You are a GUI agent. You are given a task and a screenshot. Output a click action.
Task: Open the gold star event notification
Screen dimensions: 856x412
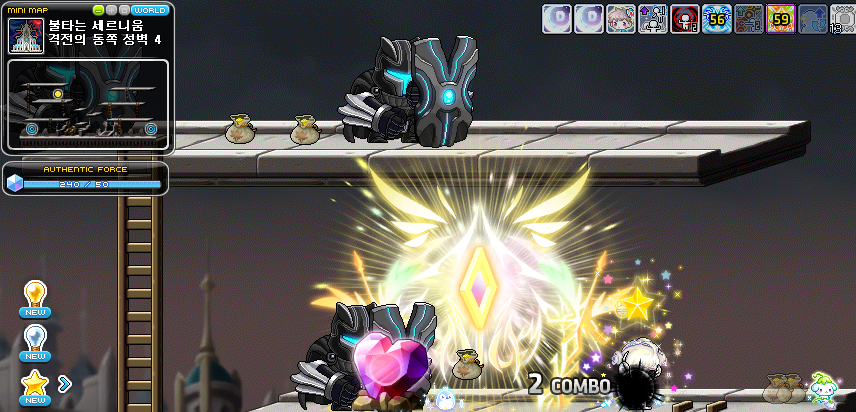point(35,383)
